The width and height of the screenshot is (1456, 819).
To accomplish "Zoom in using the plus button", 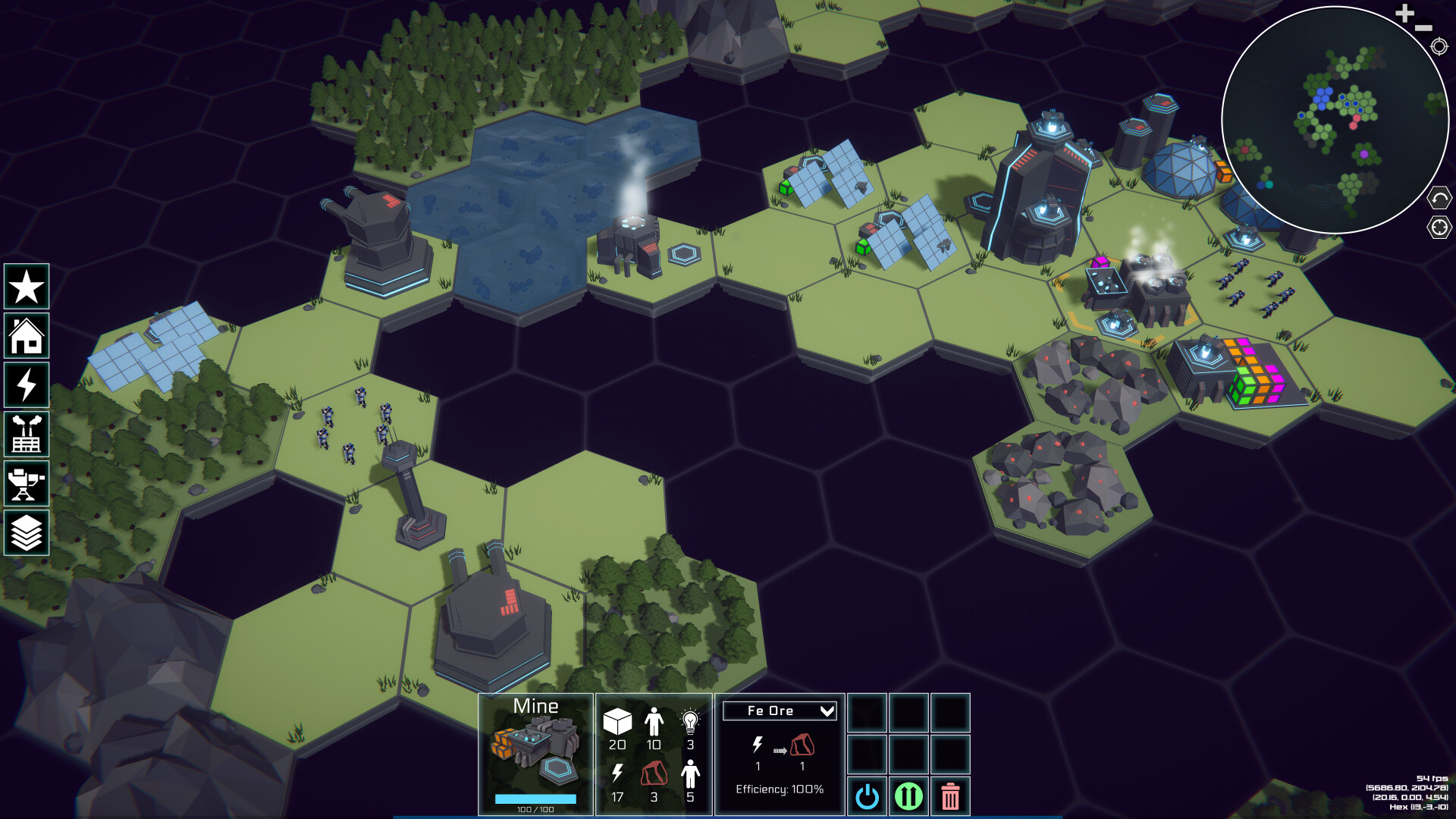I will pos(1404,12).
